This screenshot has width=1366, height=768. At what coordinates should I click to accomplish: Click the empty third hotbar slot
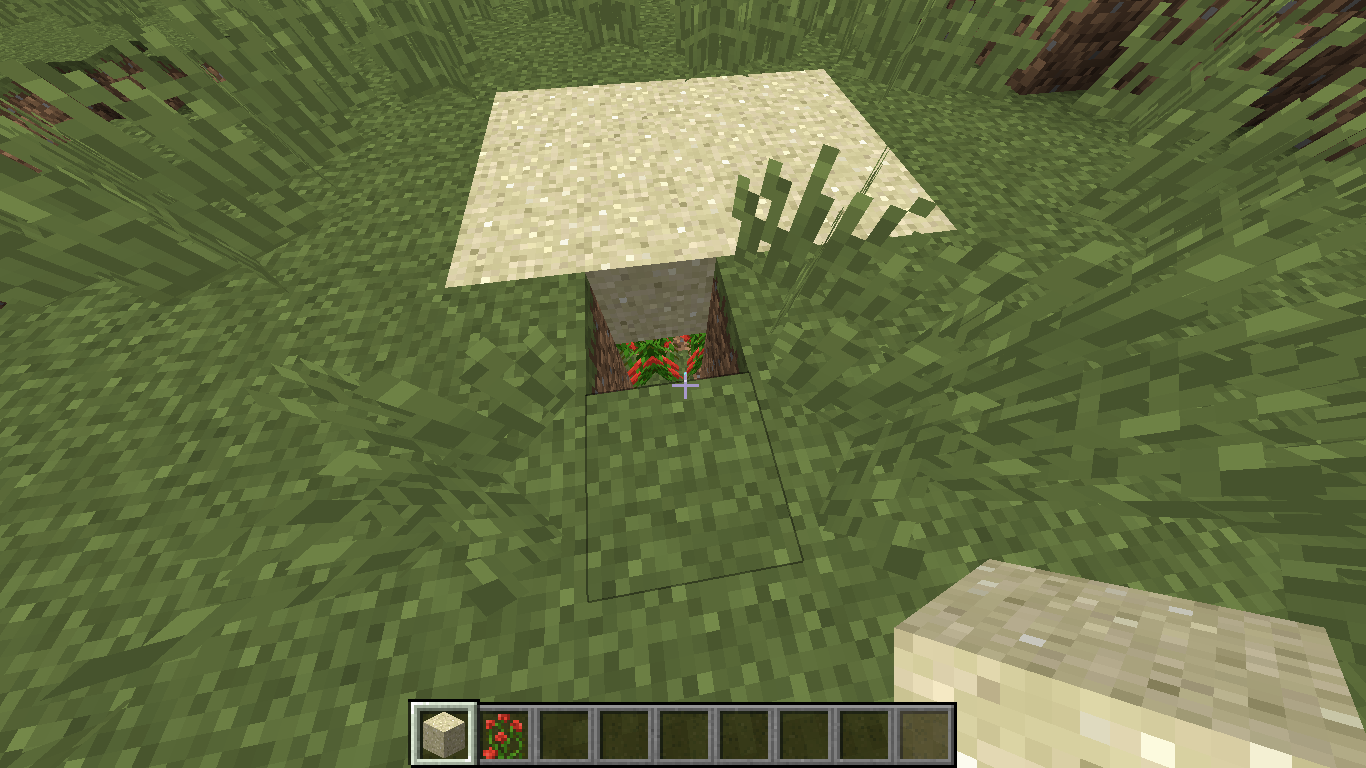[x=562, y=732]
